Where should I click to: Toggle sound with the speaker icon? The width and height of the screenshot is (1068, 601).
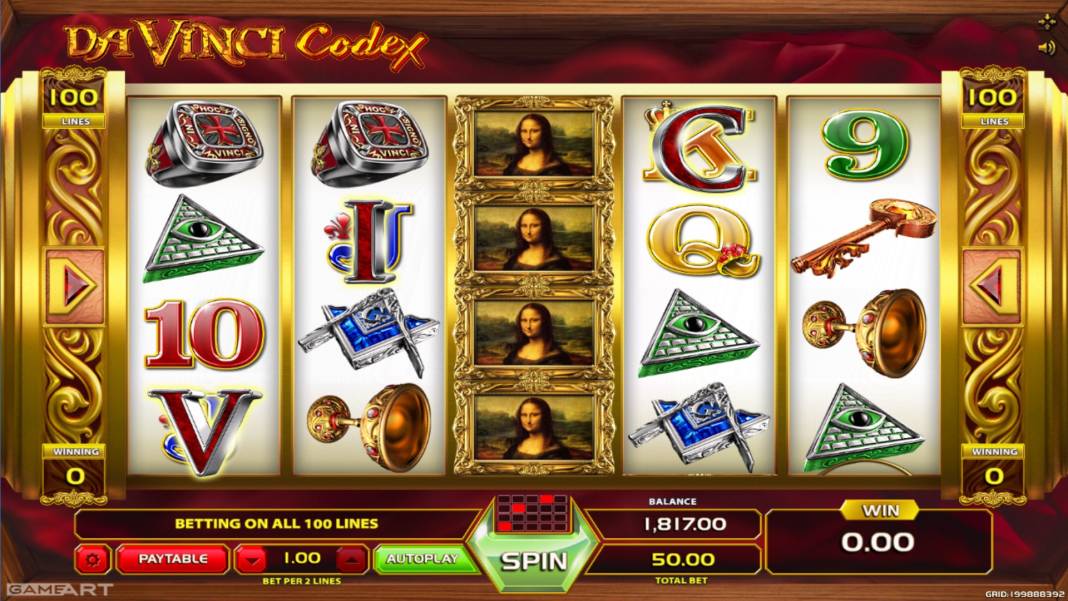pyautogui.click(x=1046, y=47)
